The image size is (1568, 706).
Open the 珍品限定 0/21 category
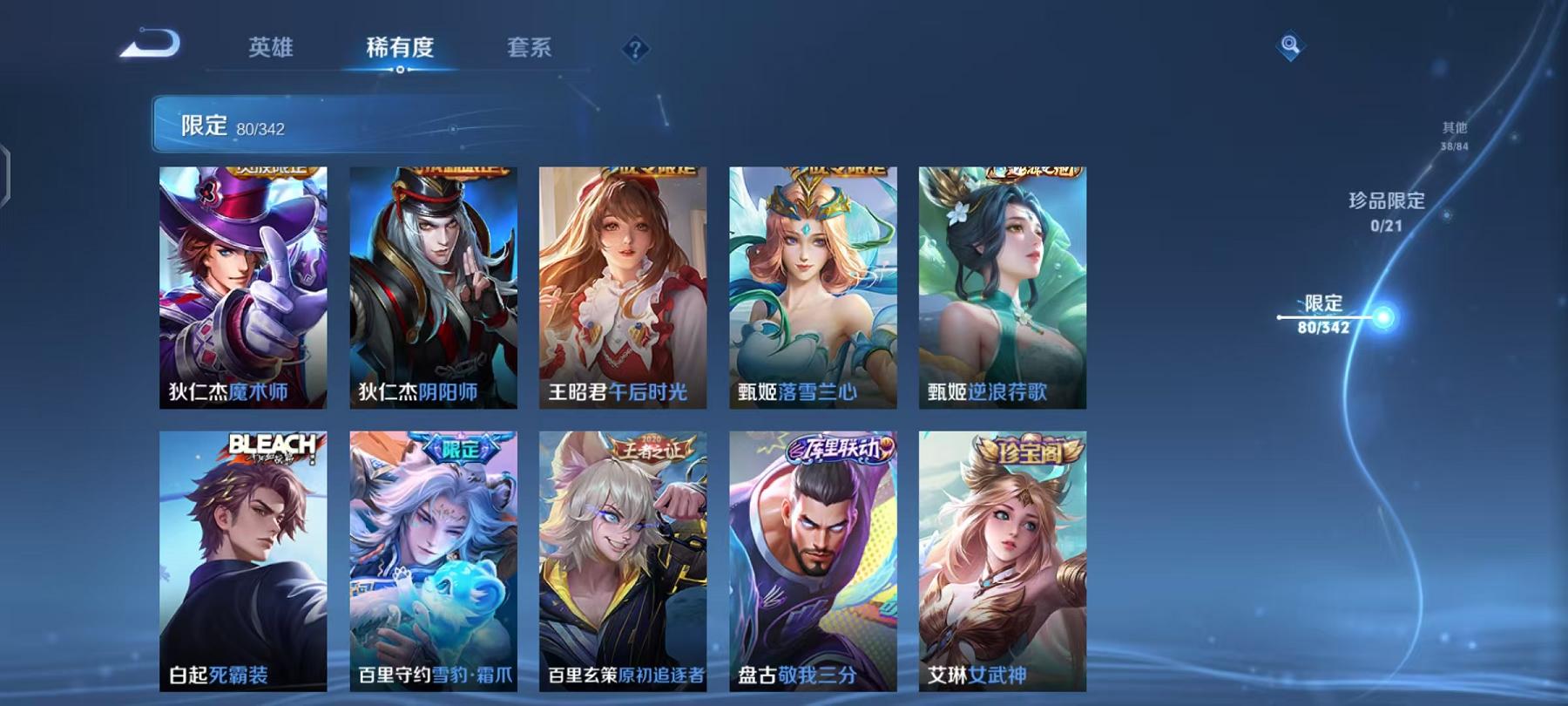[x=1387, y=212]
